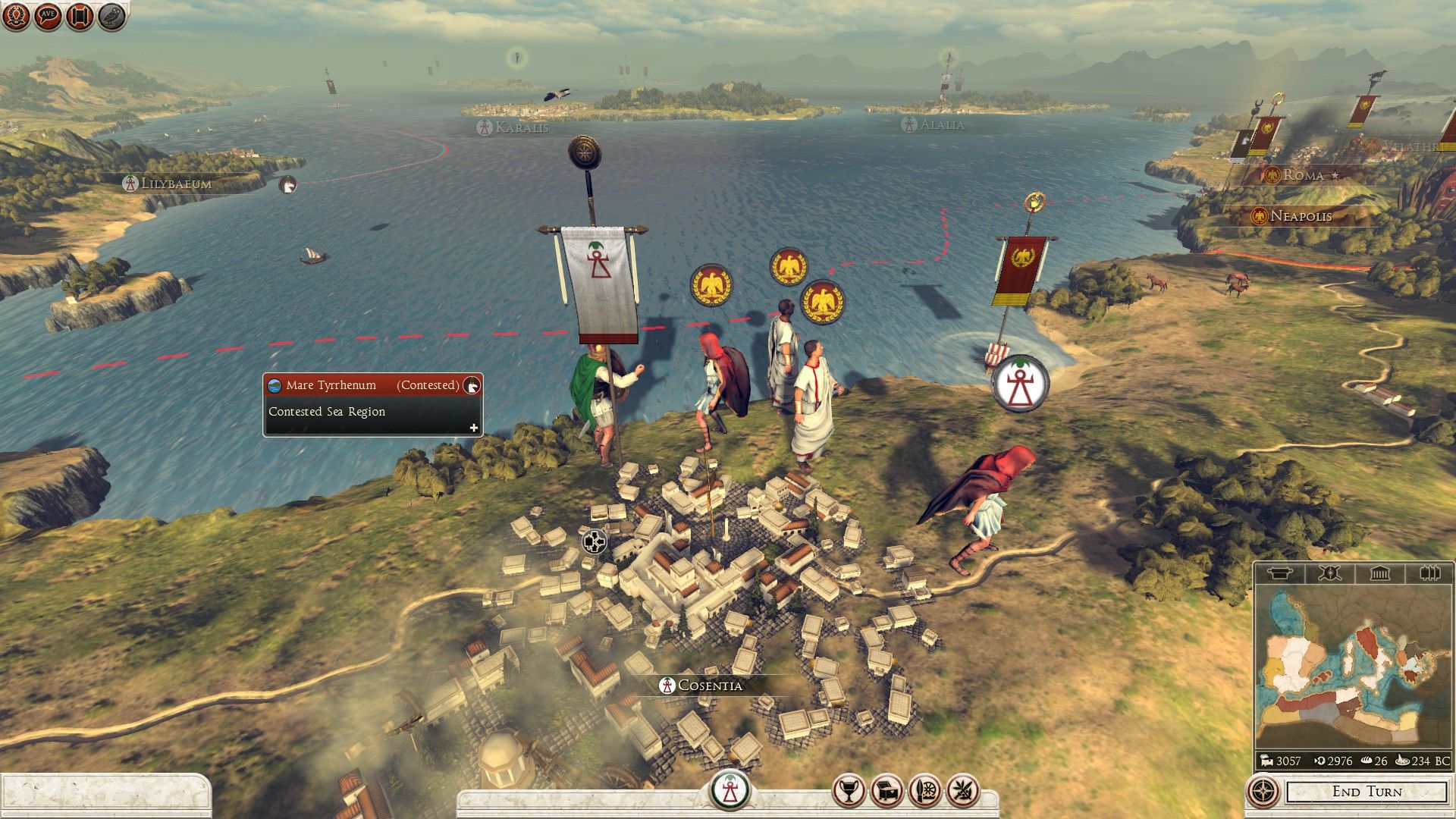This screenshot has height=819, width=1456.
Task: Open the Carthage faction emblem button
Action: point(730,791)
